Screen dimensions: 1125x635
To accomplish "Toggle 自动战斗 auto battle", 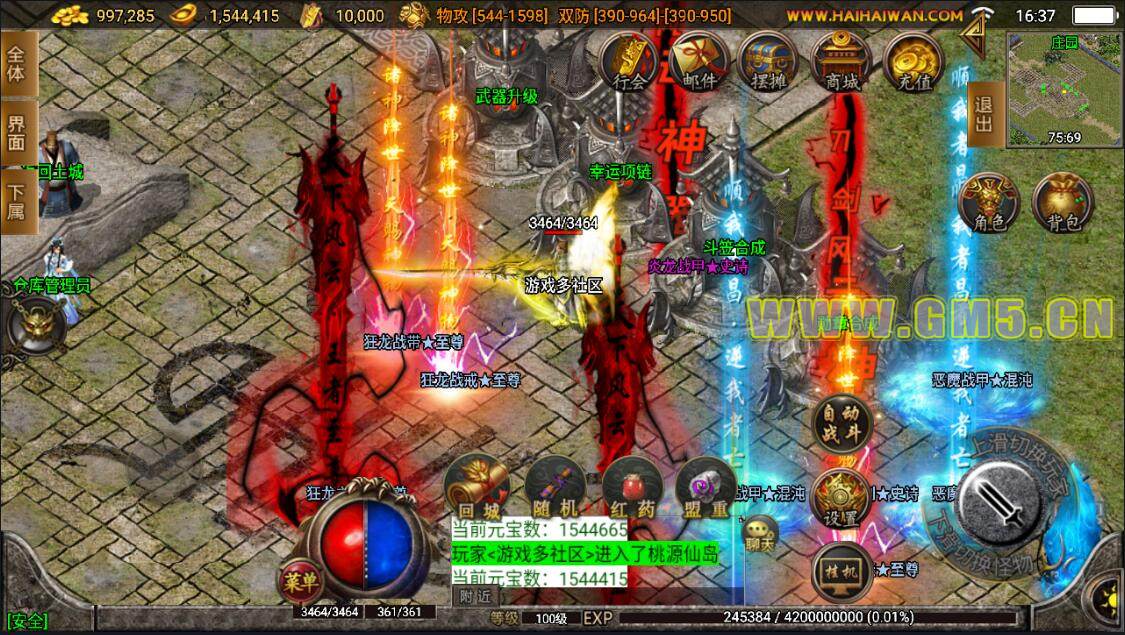I will pos(841,424).
